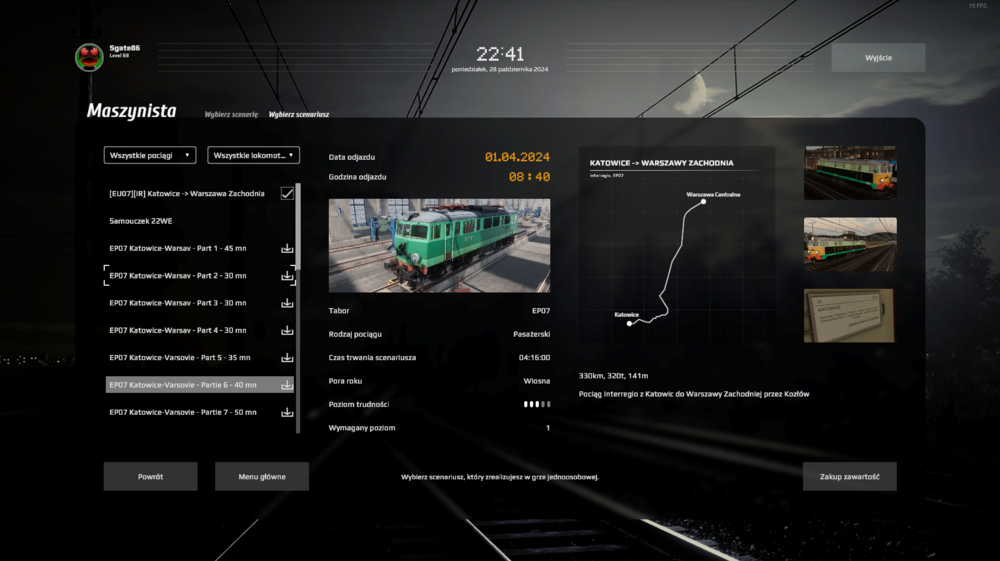Open the top green locomotive thumbnail
Screen dimensions: 1000x561
pyautogui.click(x=850, y=173)
